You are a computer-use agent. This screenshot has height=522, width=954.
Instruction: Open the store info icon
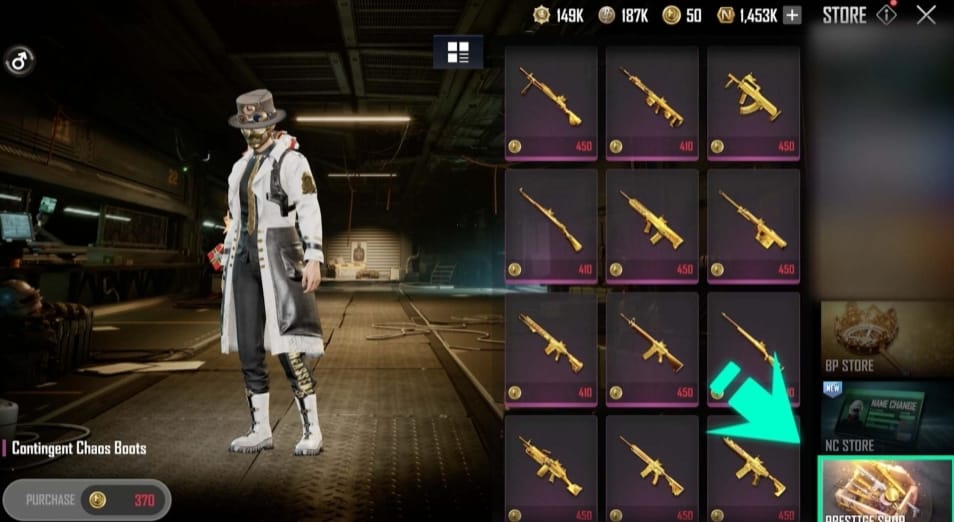pyautogui.click(x=886, y=15)
